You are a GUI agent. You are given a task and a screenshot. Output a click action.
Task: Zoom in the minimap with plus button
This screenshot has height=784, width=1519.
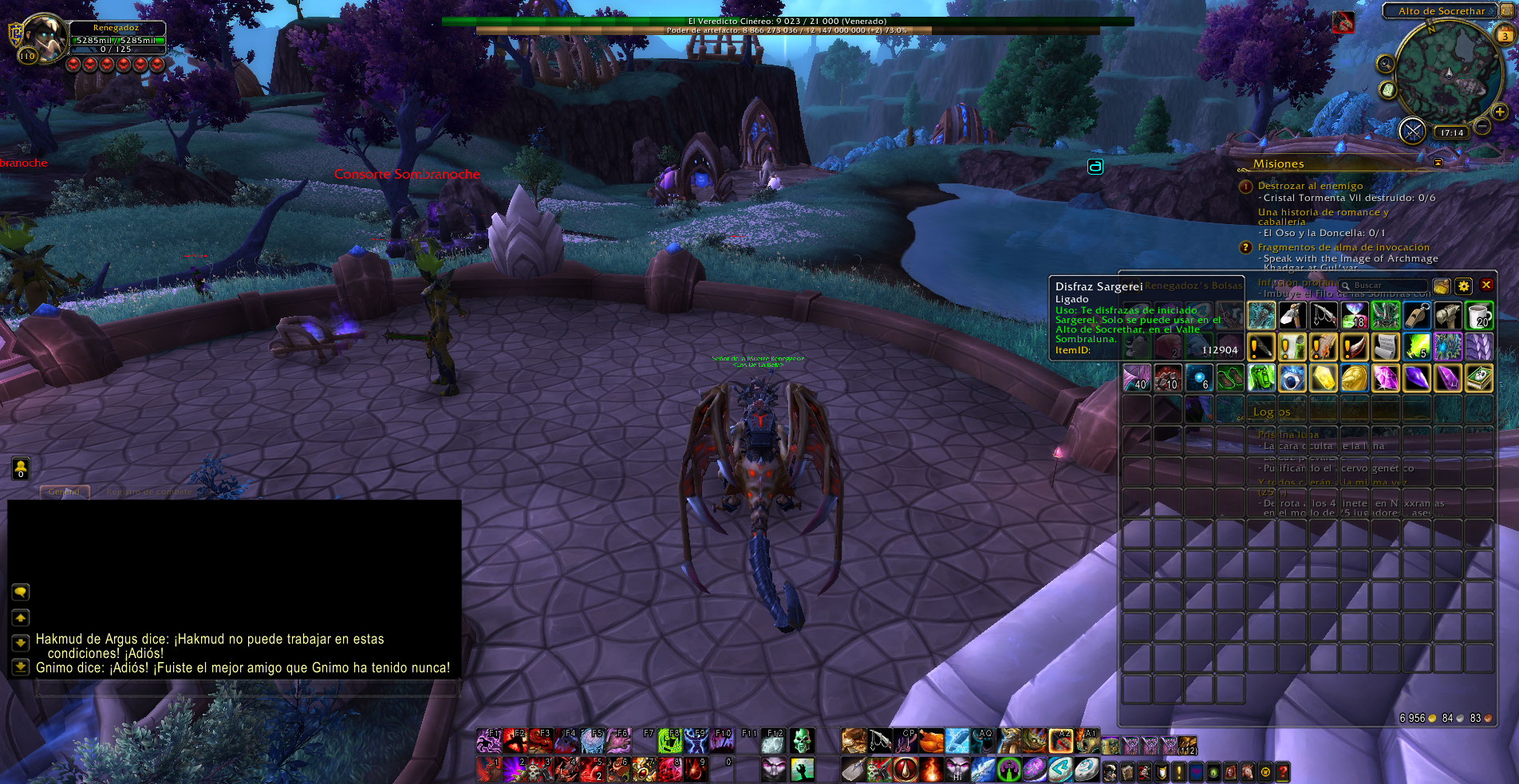pyautogui.click(x=1500, y=112)
